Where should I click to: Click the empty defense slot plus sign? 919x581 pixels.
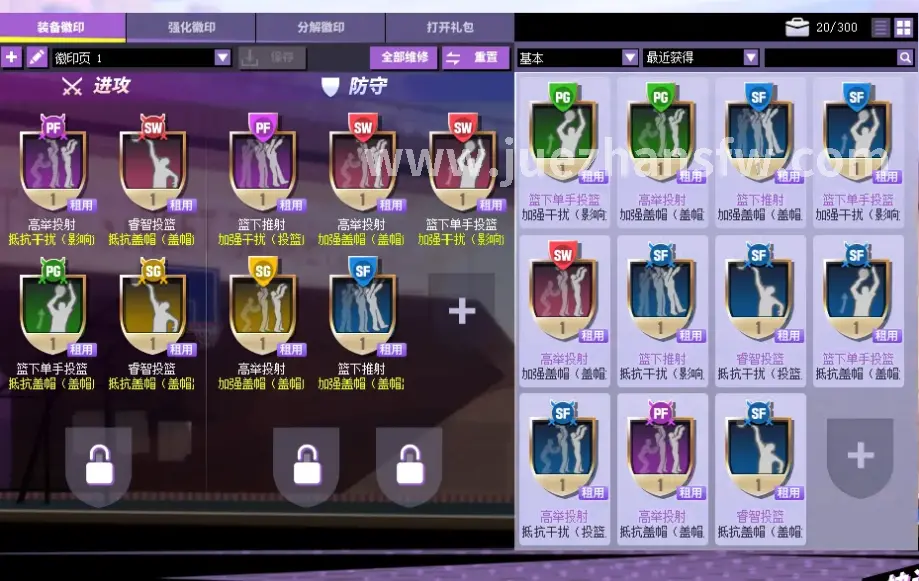tap(462, 311)
